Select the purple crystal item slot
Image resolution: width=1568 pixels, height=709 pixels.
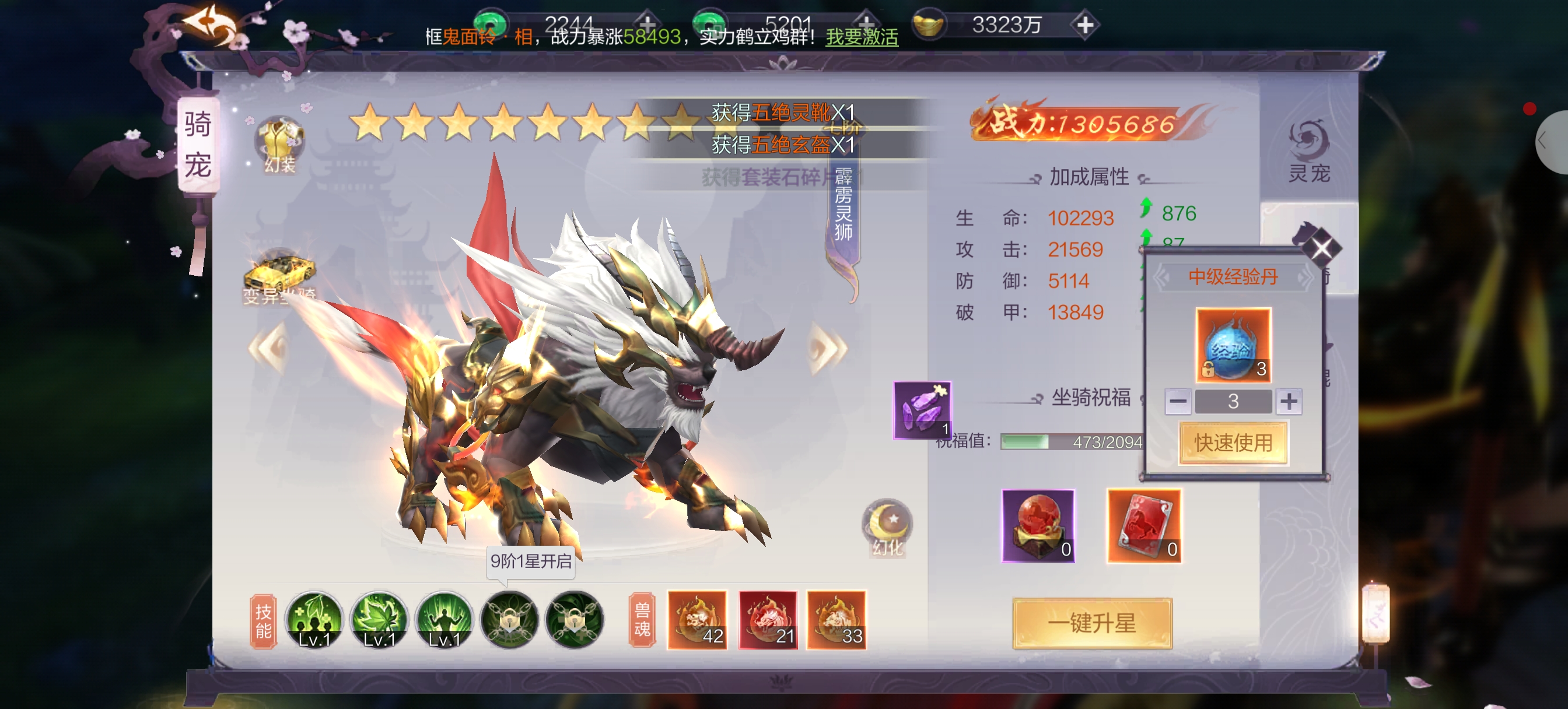point(922,409)
